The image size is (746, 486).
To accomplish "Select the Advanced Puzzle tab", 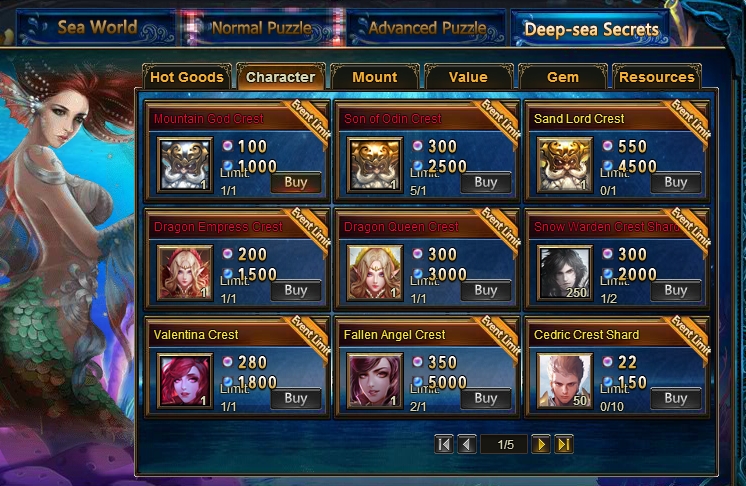I will pyautogui.click(x=427, y=28).
